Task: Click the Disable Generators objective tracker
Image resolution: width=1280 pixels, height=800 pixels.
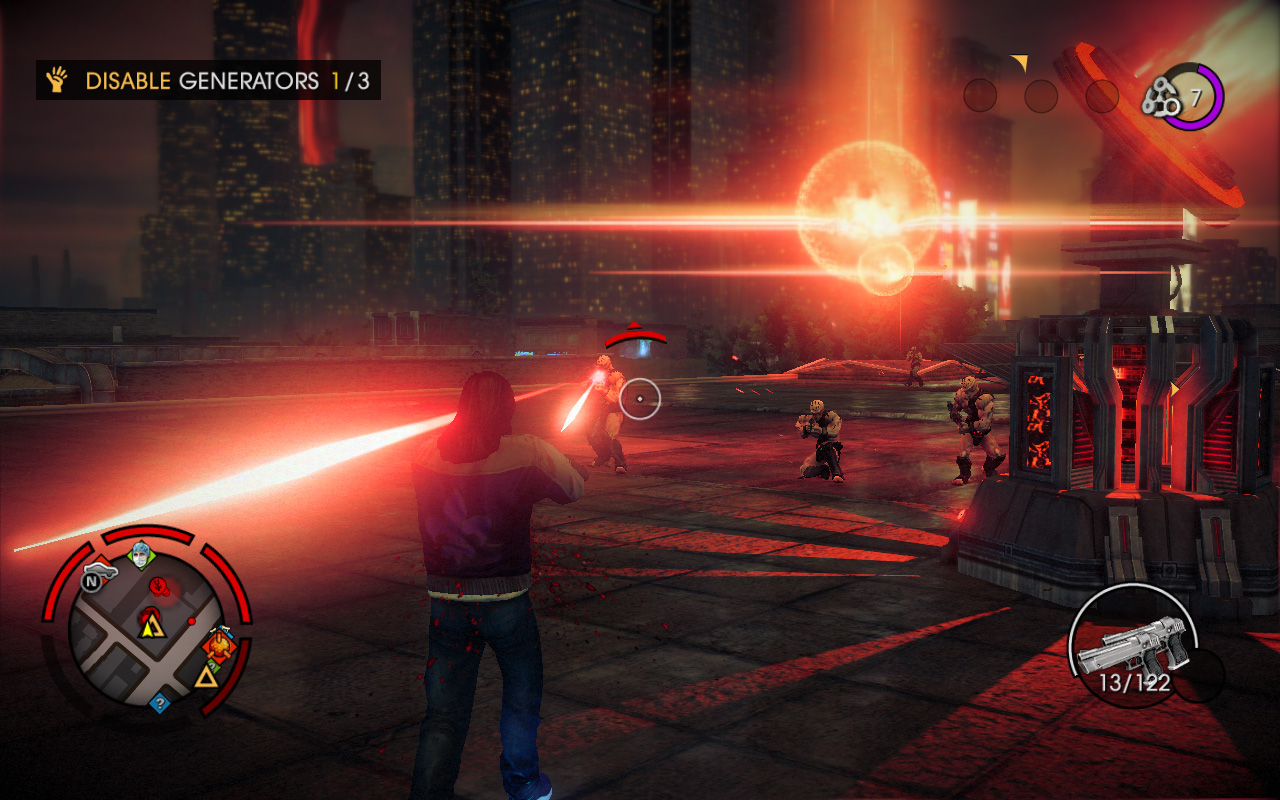Action: (208, 81)
